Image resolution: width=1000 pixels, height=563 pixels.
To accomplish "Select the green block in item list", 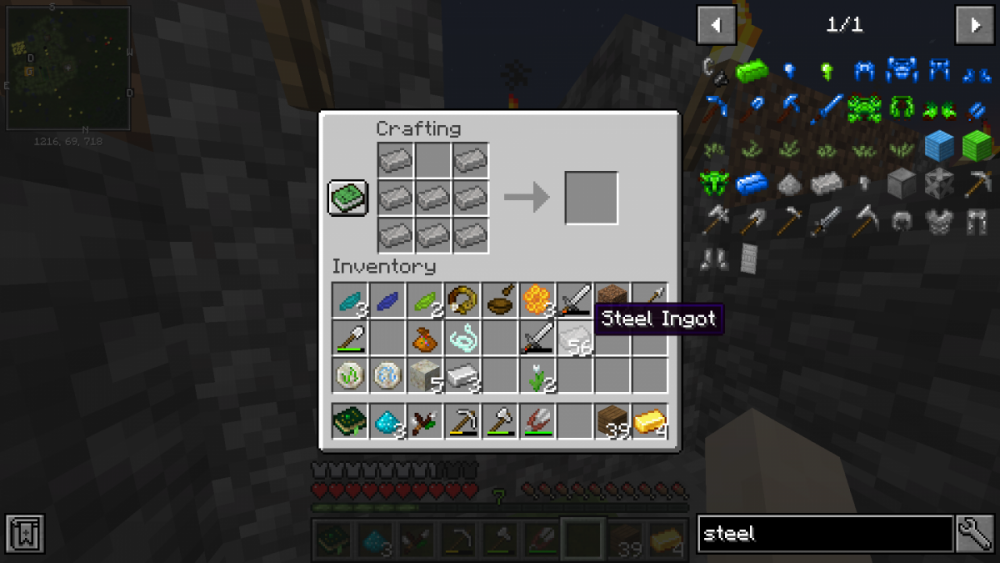I will [976, 146].
